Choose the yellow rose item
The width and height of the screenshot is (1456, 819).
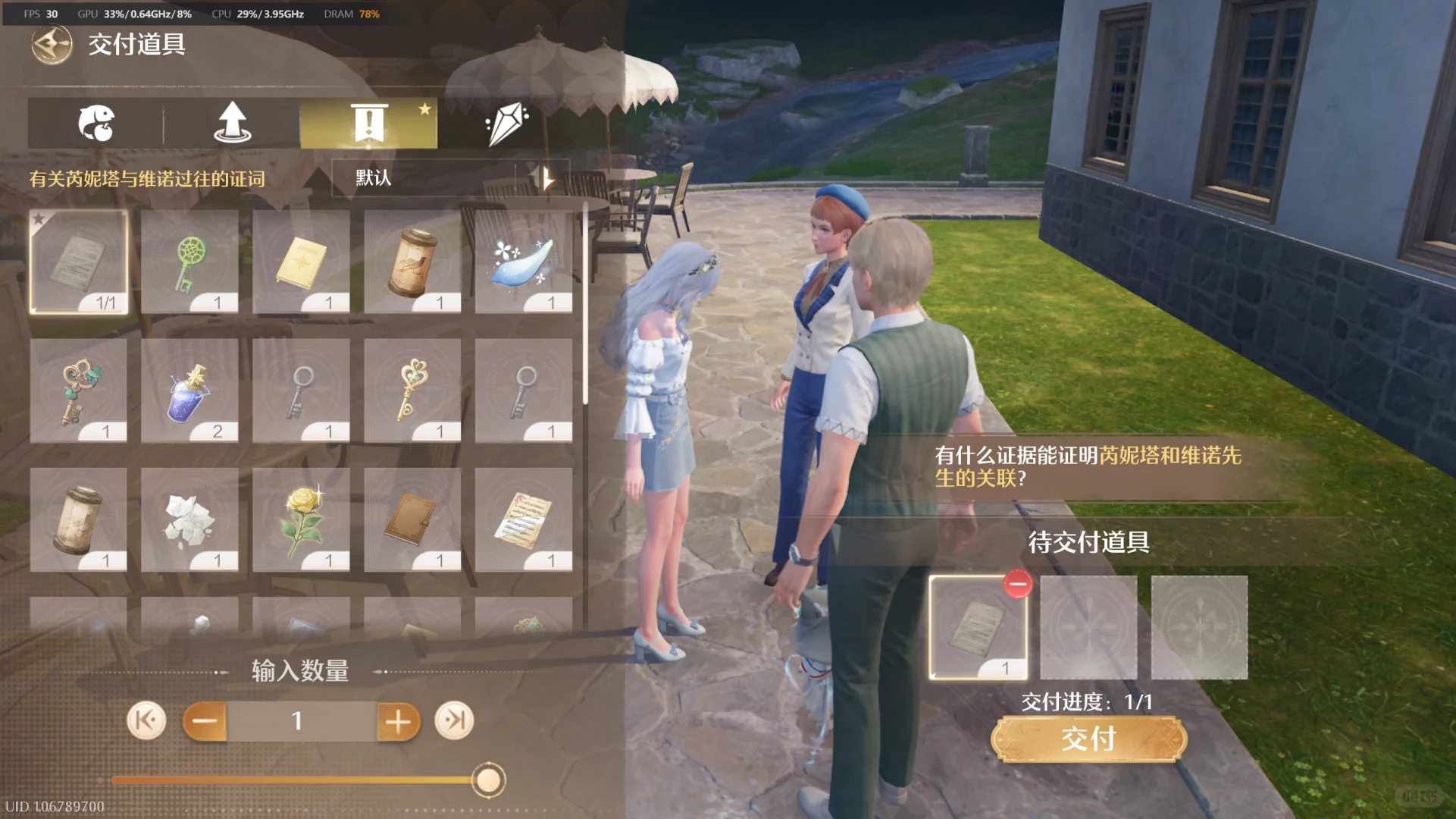coord(301,519)
